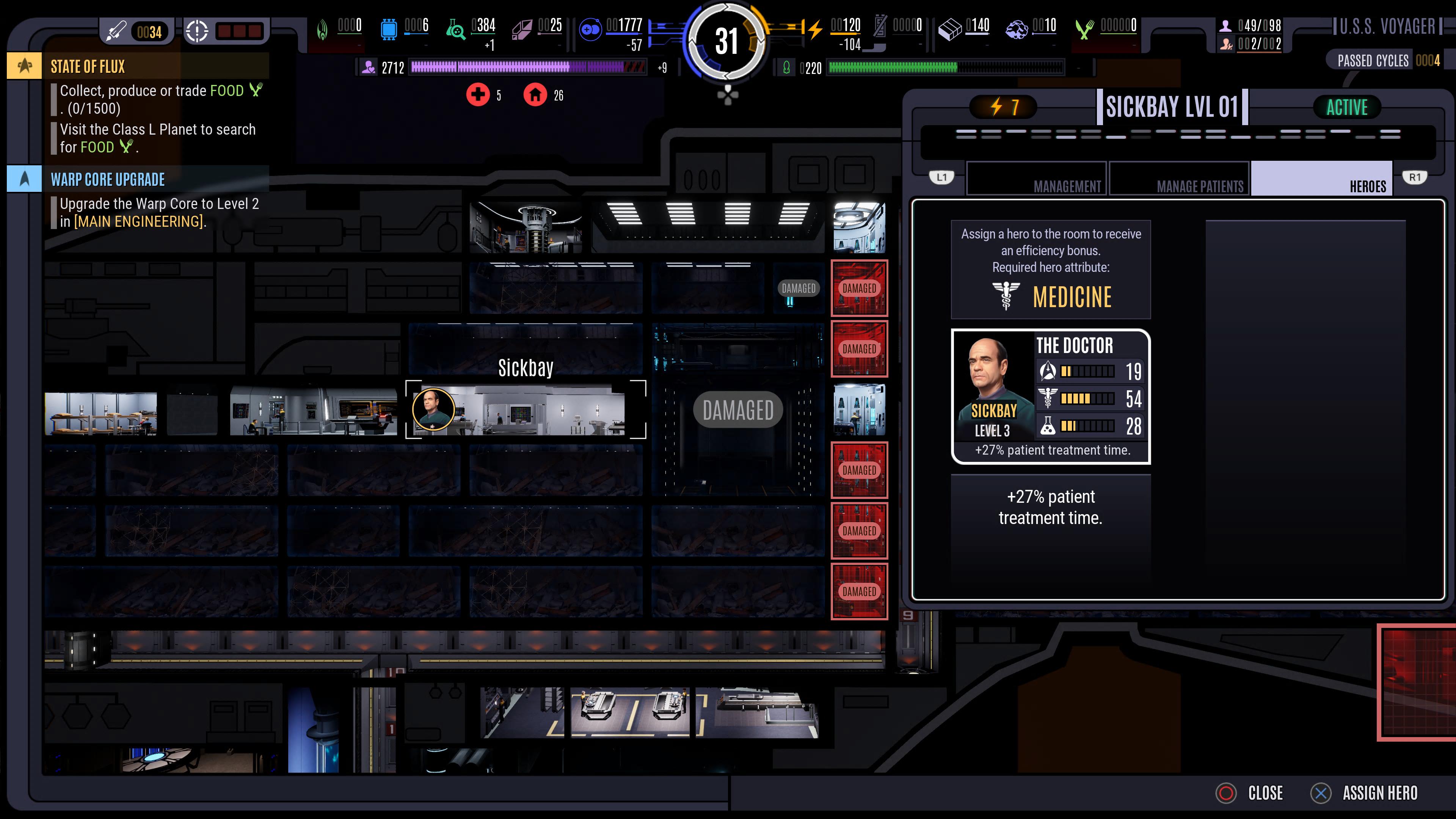Choose The Doctor hero card
Screen dimensions: 1456x819
pyautogui.click(x=1051, y=396)
